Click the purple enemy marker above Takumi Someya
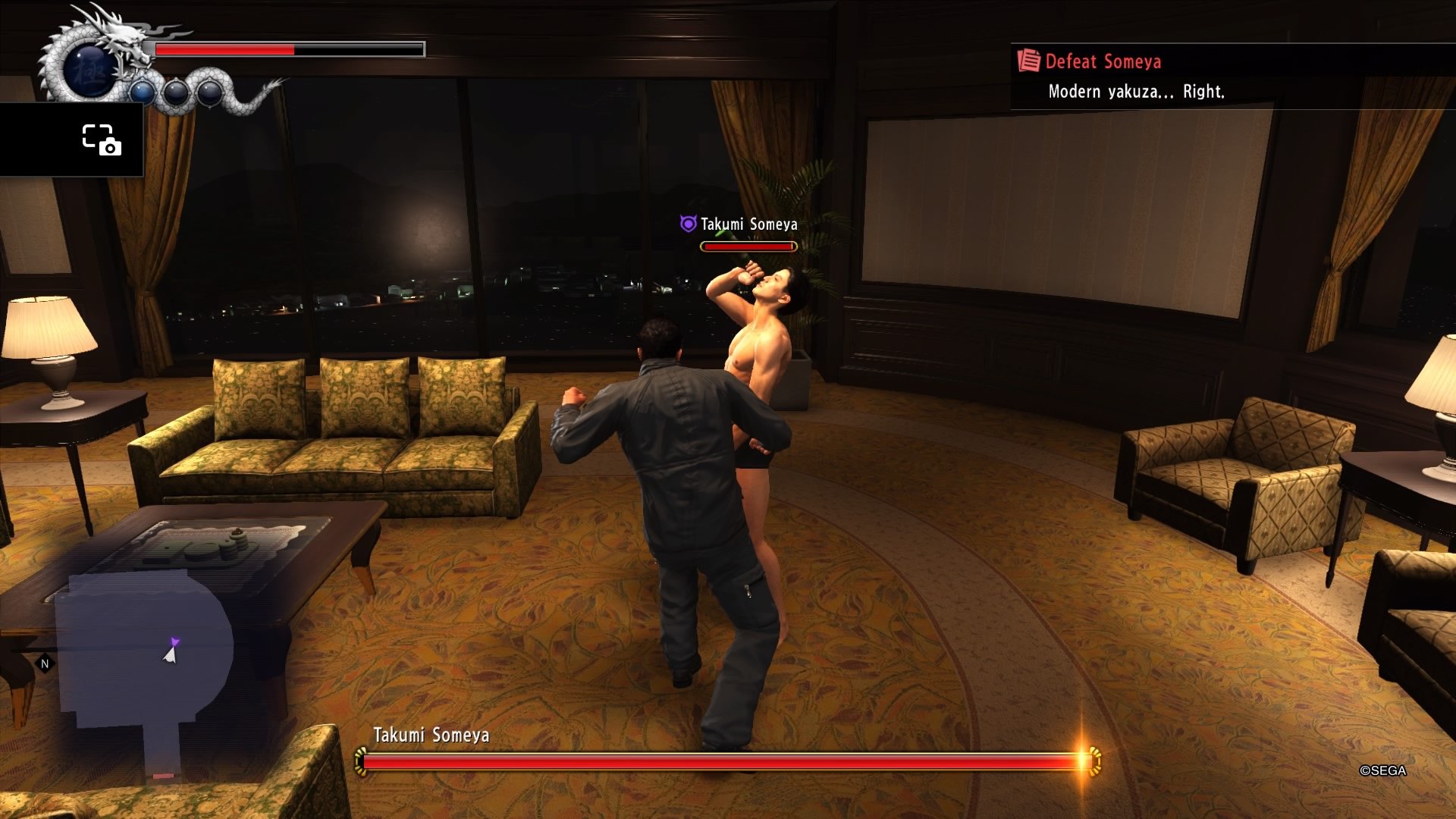Screen dimensions: 1456x819 point(686,224)
